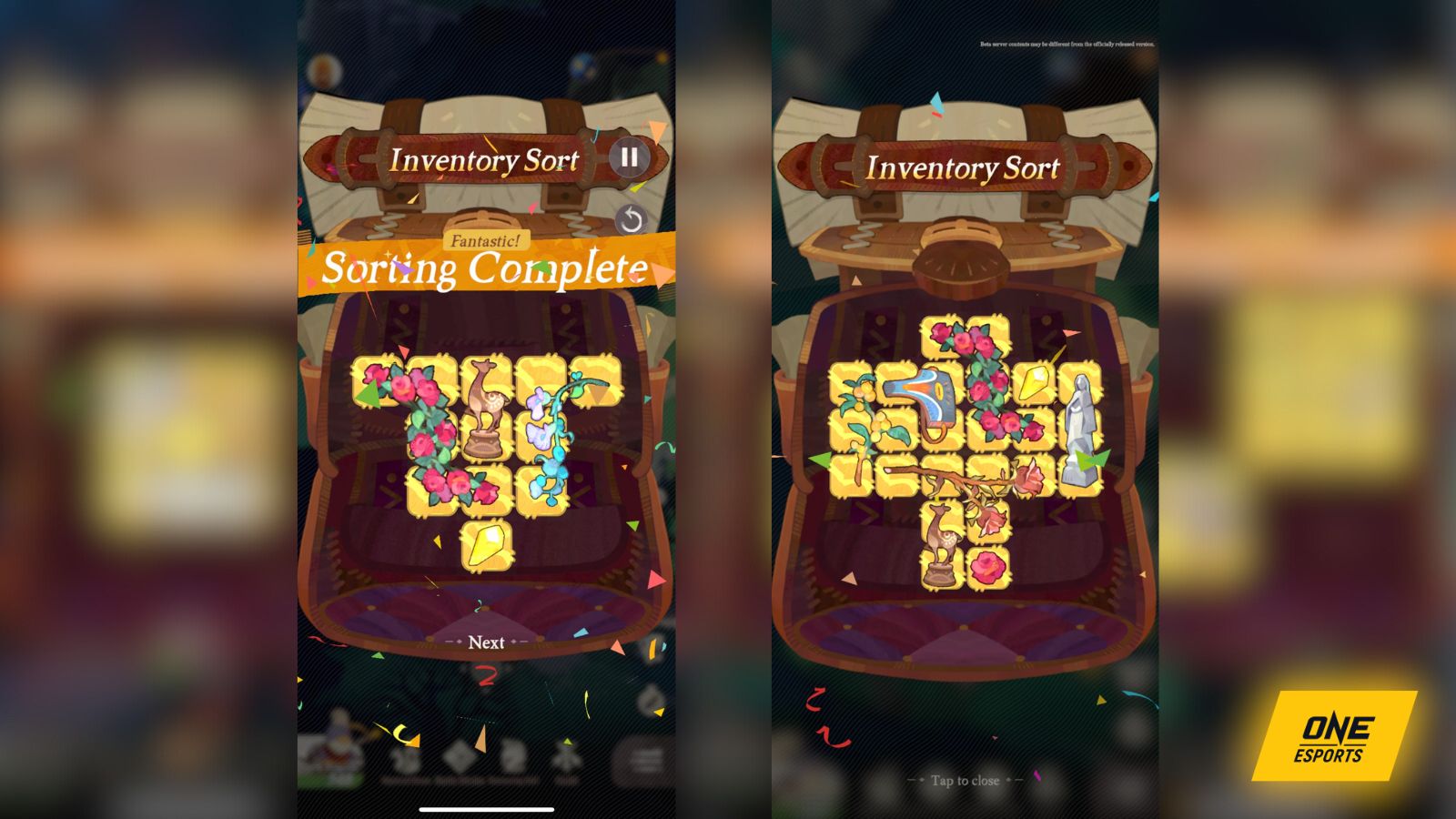1456x819 pixels.
Task: Select the gem shard tile at top of right grid
Action: [1032, 383]
